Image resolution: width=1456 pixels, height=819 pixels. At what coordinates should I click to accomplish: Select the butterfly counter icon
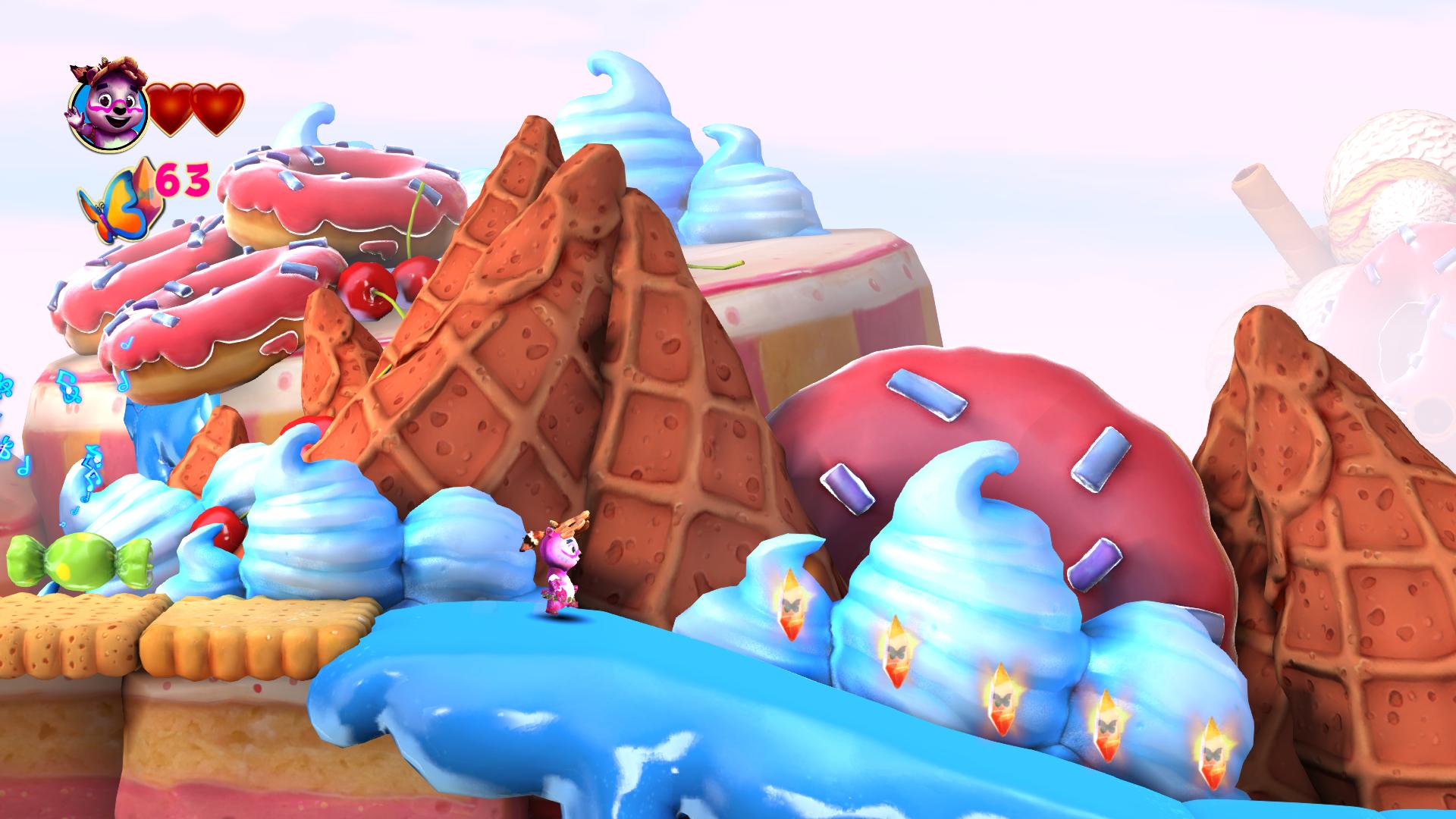[121, 197]
